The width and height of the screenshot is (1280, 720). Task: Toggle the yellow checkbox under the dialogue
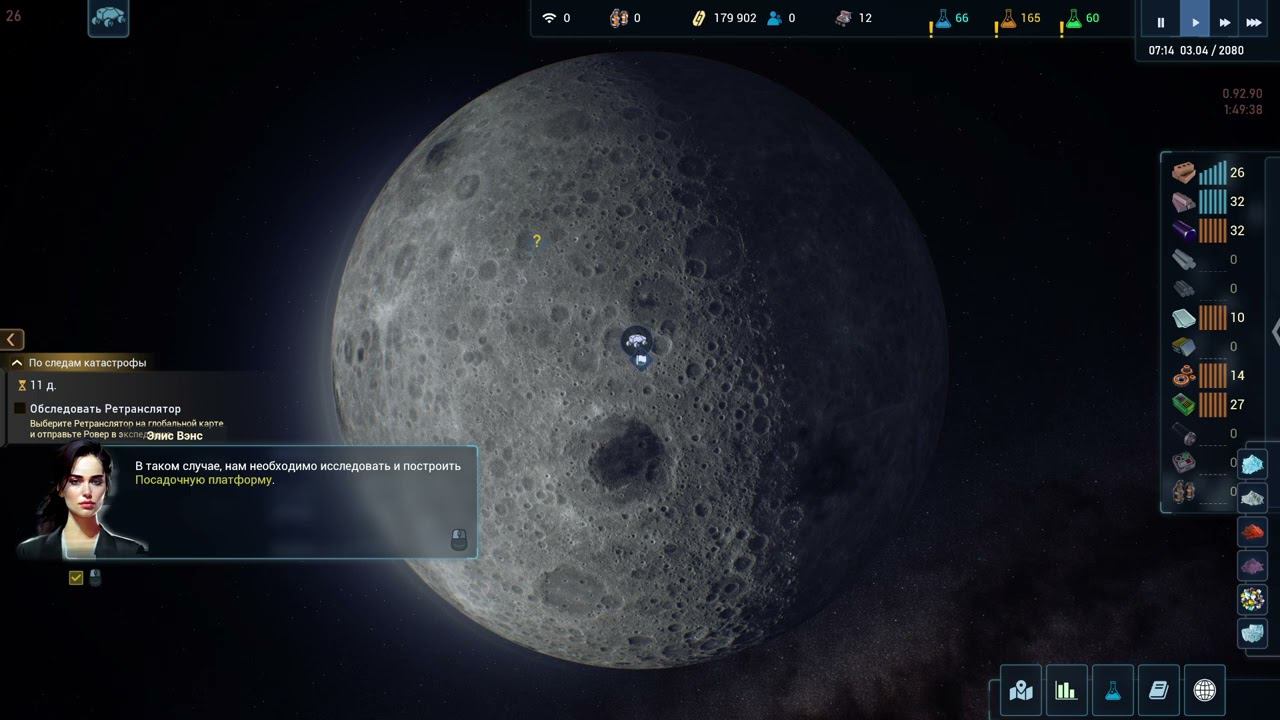point(76,577)
